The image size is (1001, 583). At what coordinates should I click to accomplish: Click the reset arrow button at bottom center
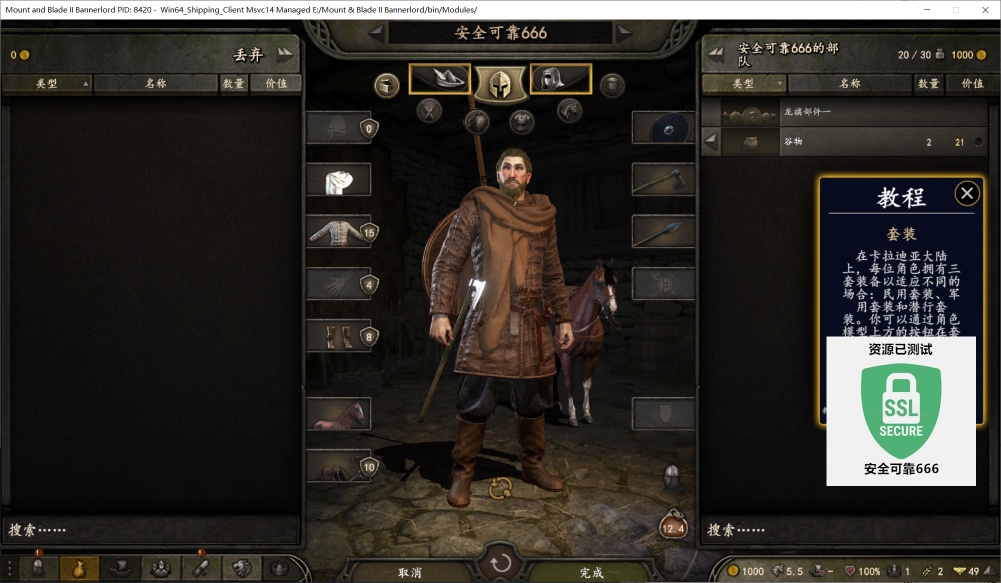tap(500, 561)
